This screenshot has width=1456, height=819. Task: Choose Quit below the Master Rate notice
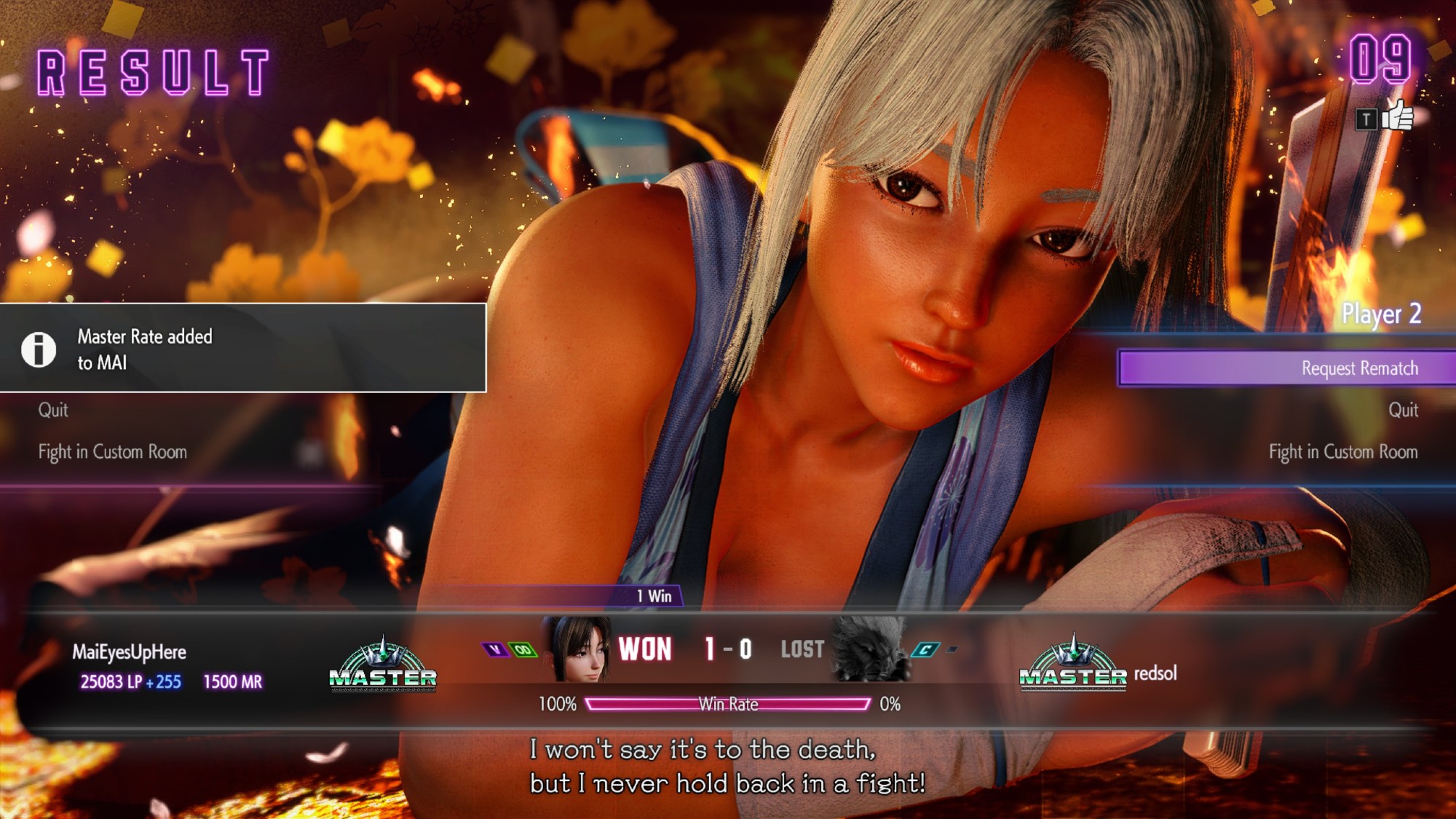tap(53, 410)
